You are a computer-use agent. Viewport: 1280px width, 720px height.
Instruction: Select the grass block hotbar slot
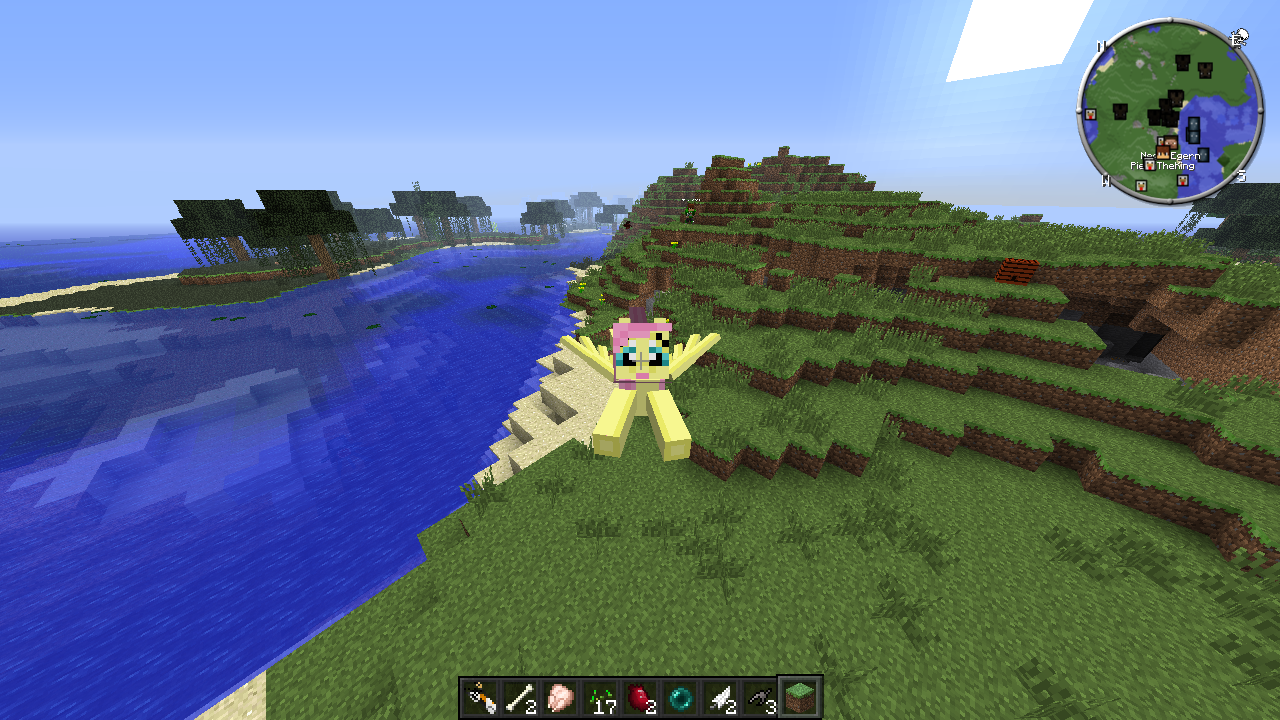(801, 696)
